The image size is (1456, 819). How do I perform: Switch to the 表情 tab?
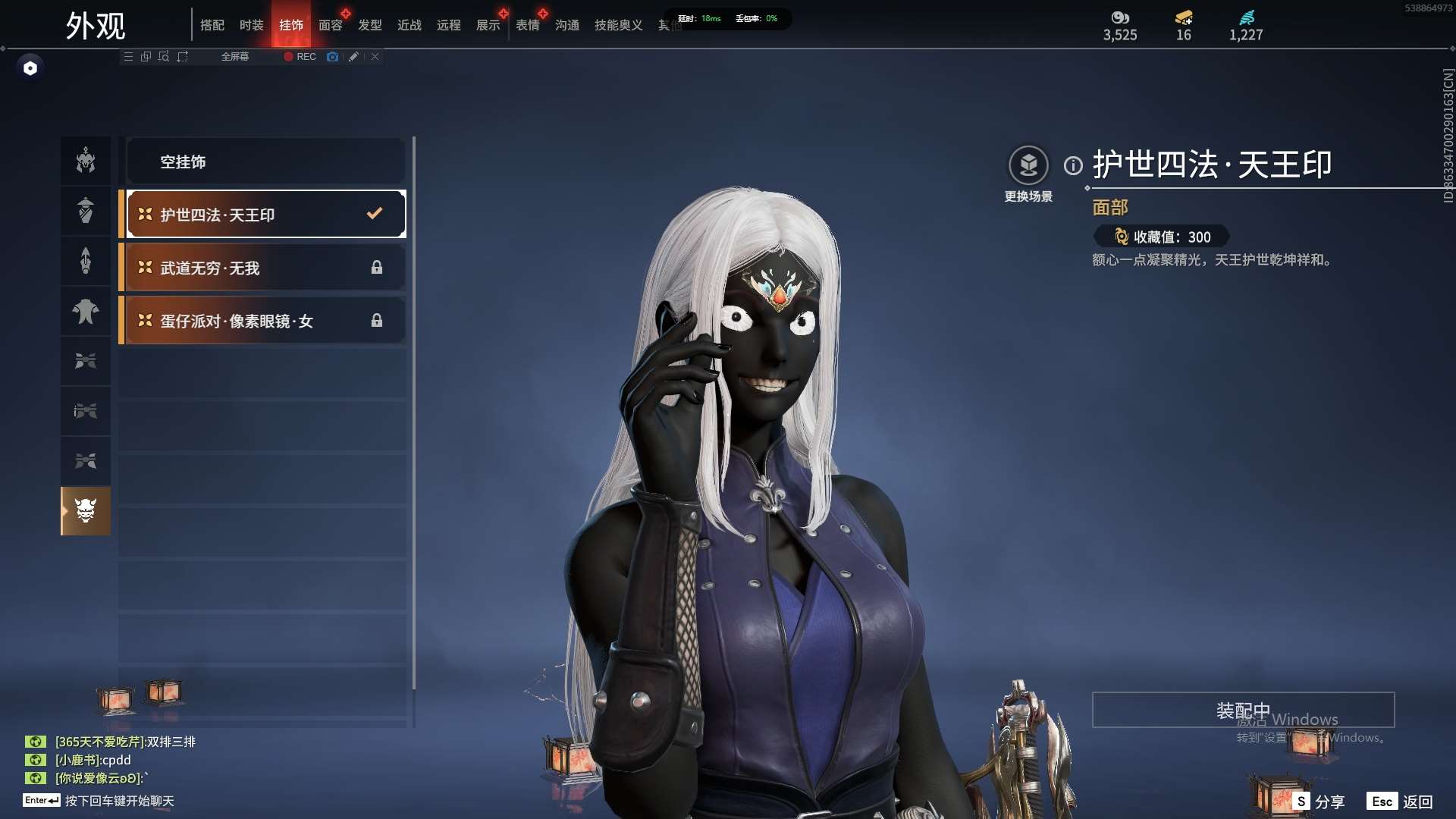pyautogui.click(x=528, y=25)
